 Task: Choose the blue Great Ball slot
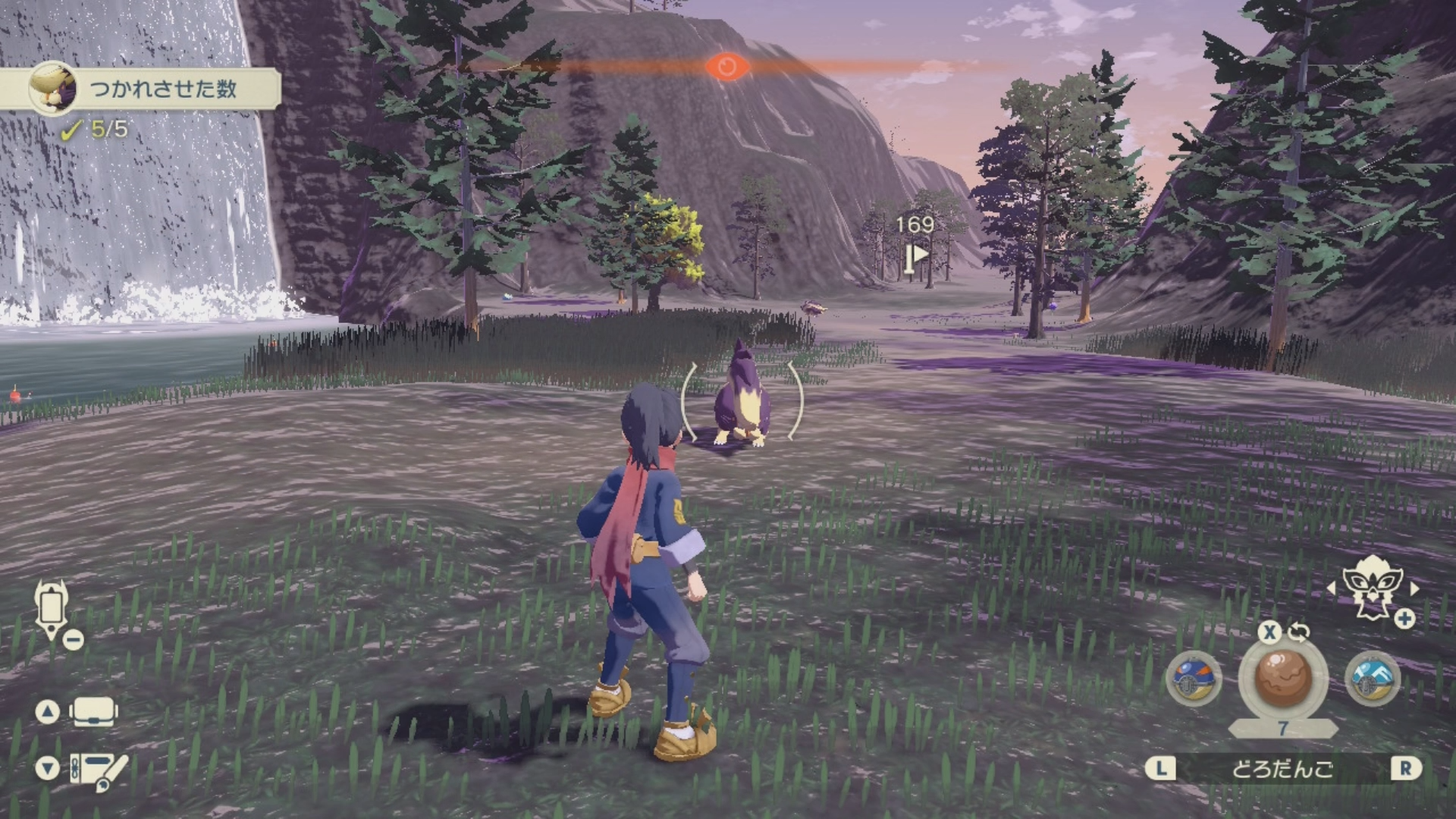click(1193, 679)
